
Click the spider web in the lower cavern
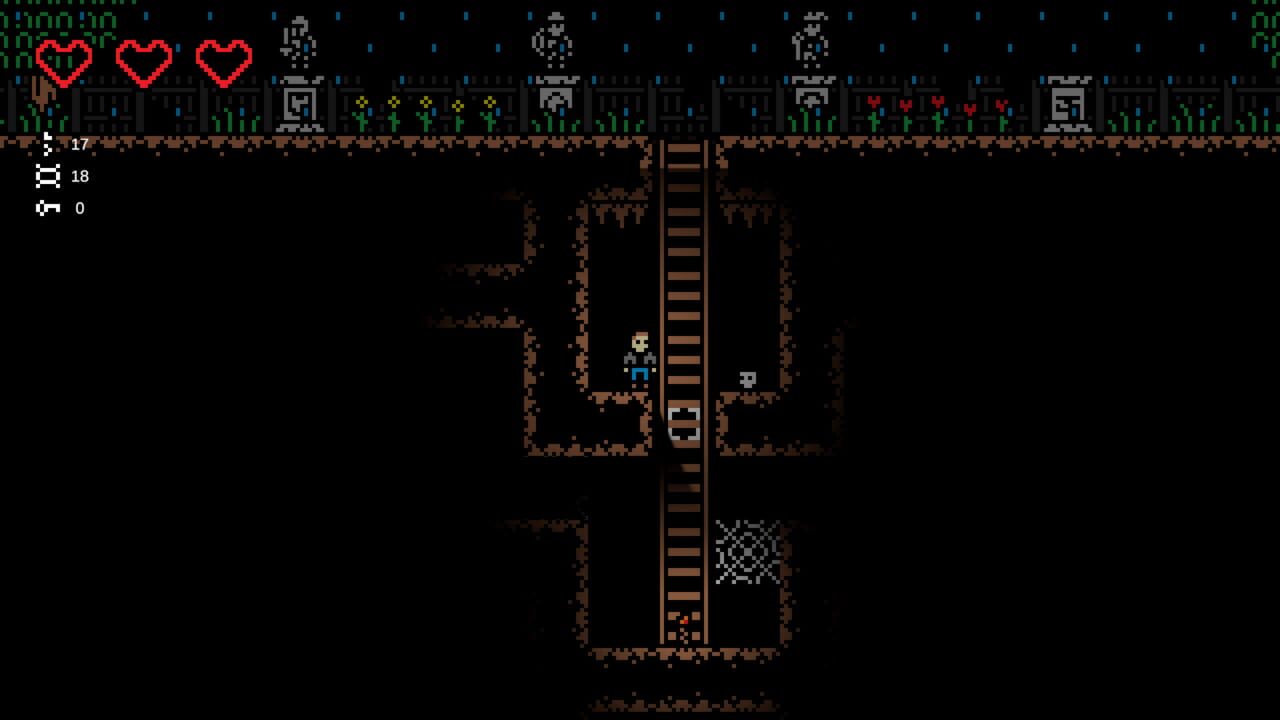(x=748, y=550)
